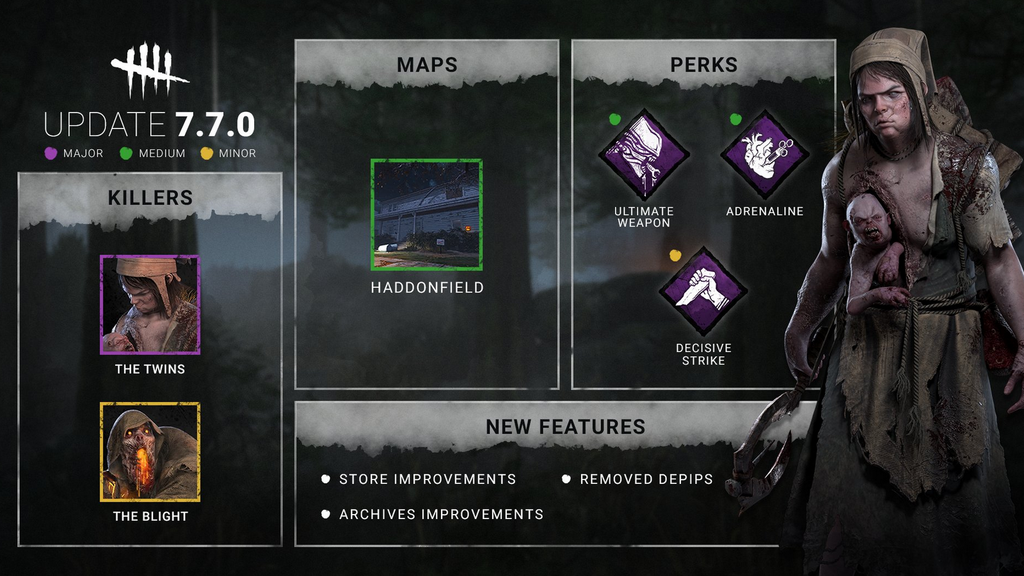The width and height of the screenshot is (1024, 576).
Task: Select the Adrenaline perk icon
Action: pyautogui.click(x=765, y=155)
